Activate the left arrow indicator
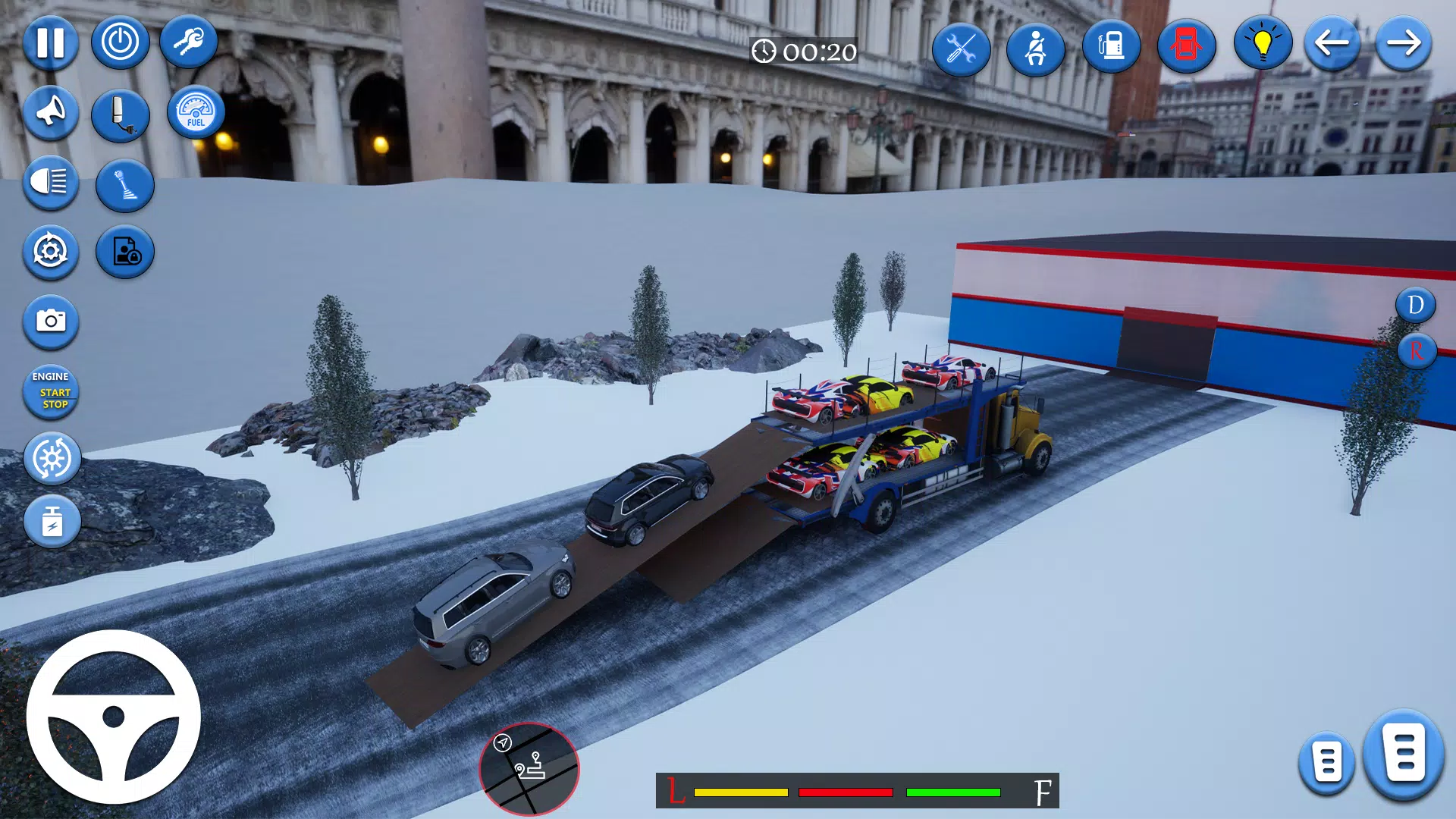 tap(1332, 44)
